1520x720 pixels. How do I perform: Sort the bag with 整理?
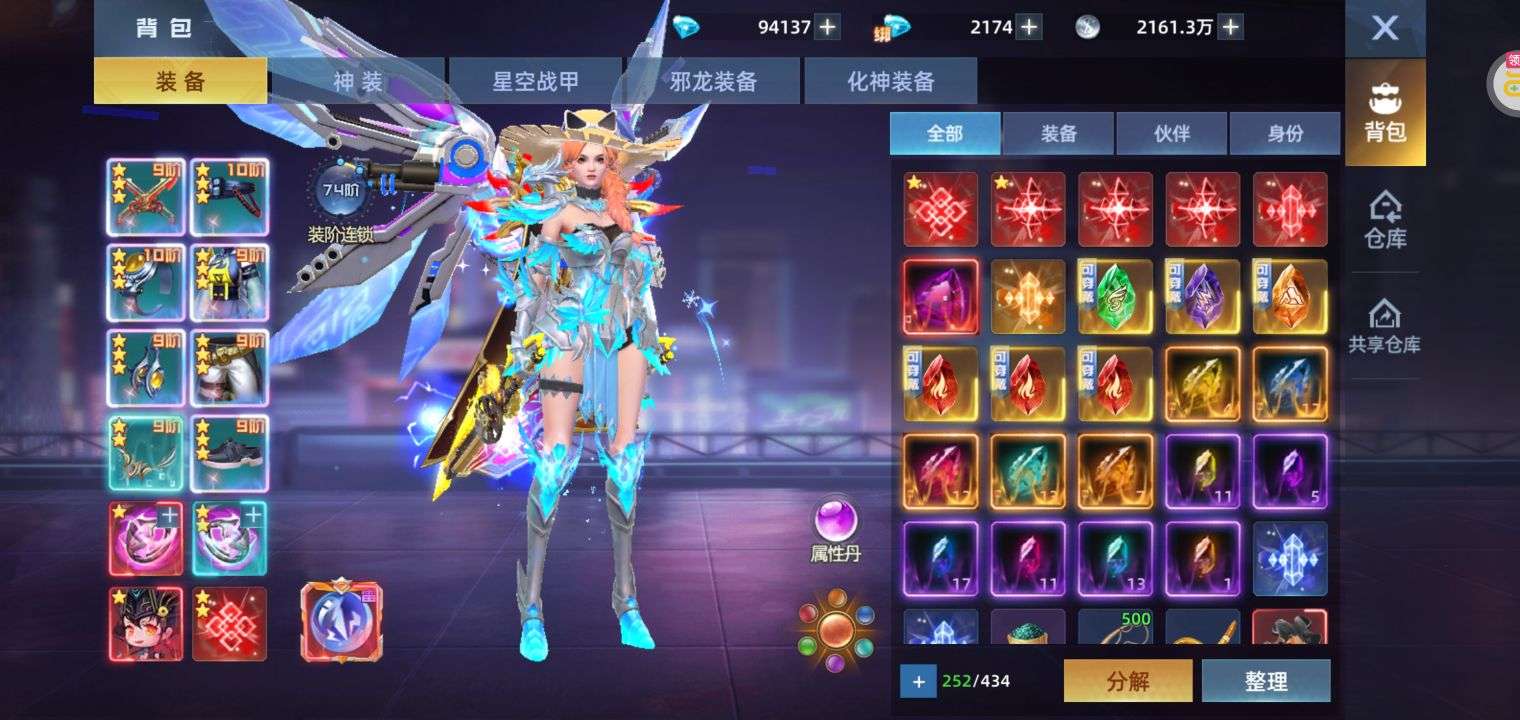pos(1266,681)
